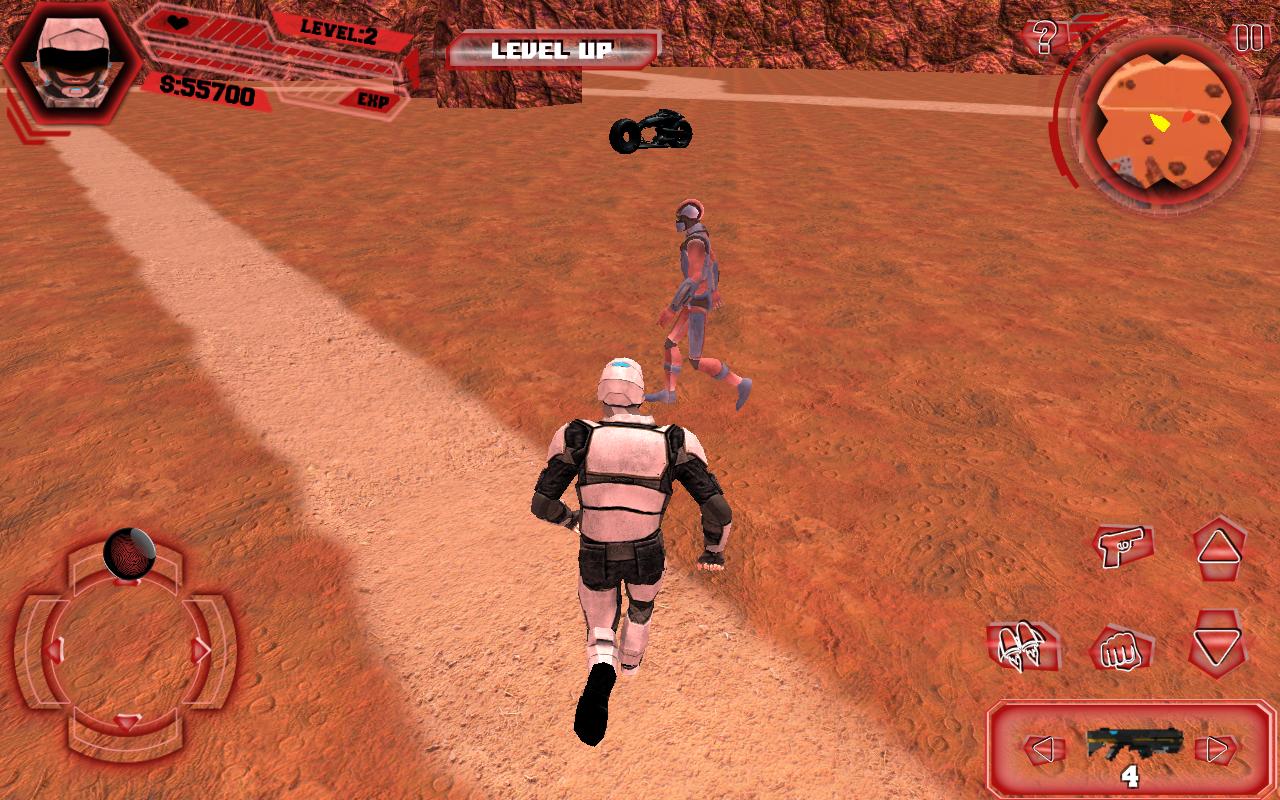Pause the game
1280x800 pixels.
click(1249, 38)
